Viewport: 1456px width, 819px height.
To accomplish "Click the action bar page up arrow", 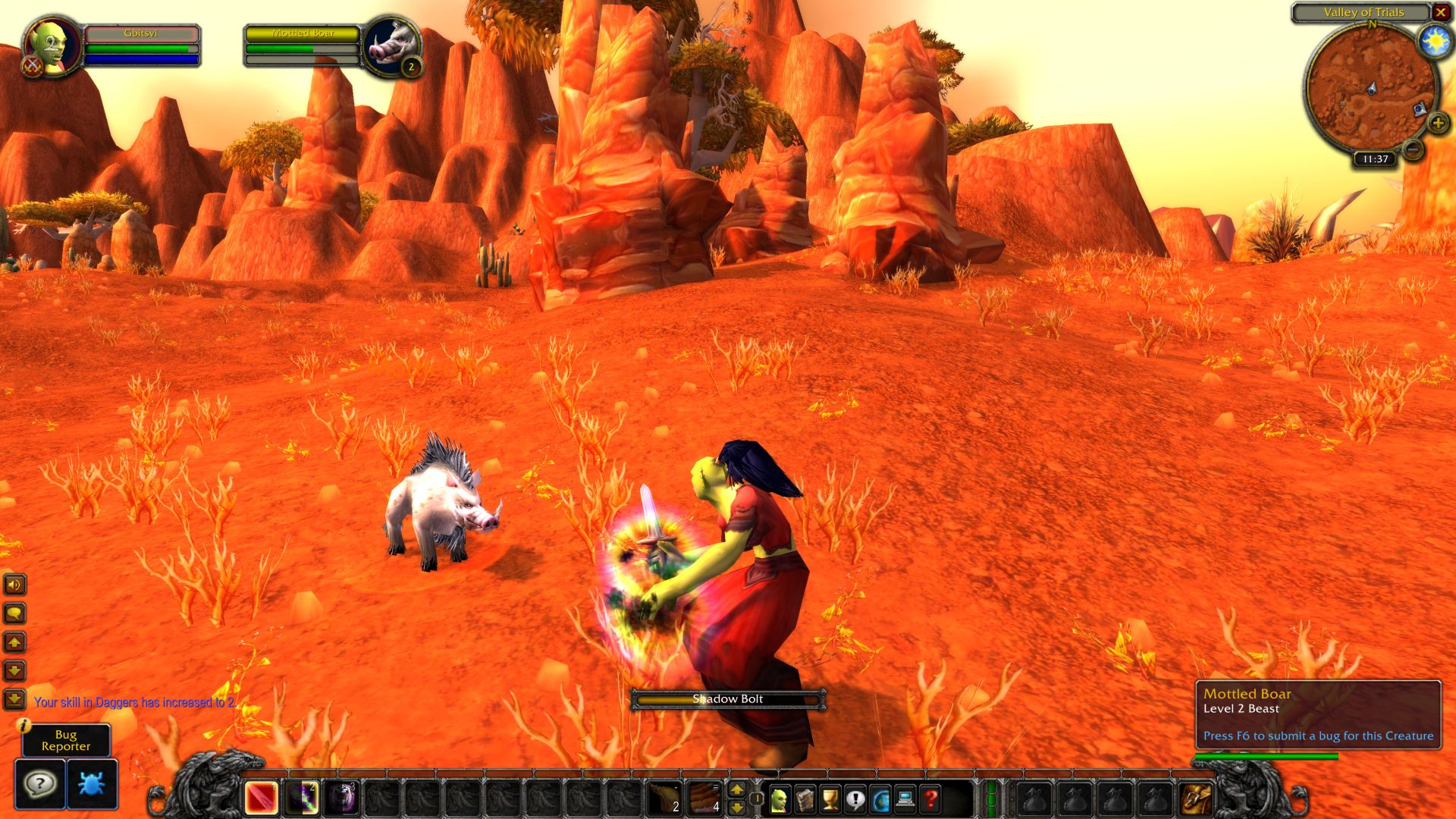I will coord(736,790).
